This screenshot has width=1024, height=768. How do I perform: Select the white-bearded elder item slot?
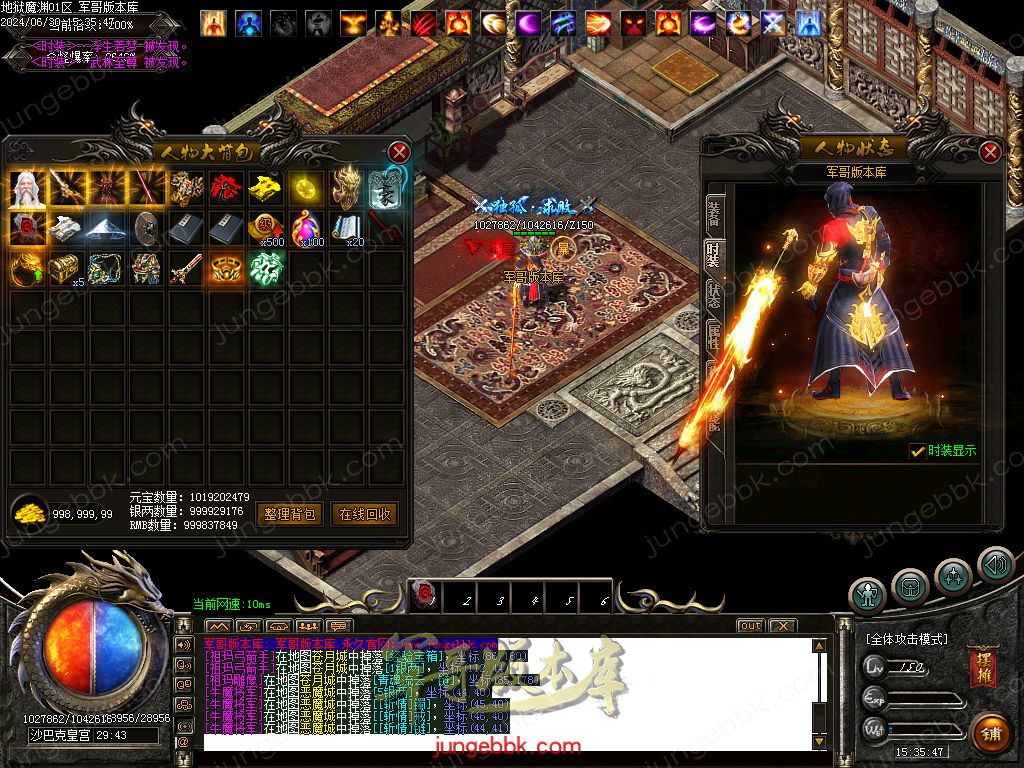click(x=27, y=187)
